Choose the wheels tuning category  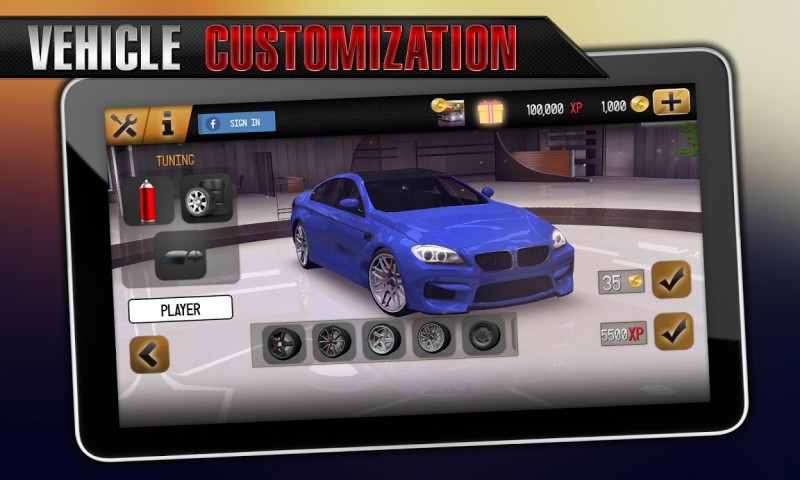coord(205,197)
